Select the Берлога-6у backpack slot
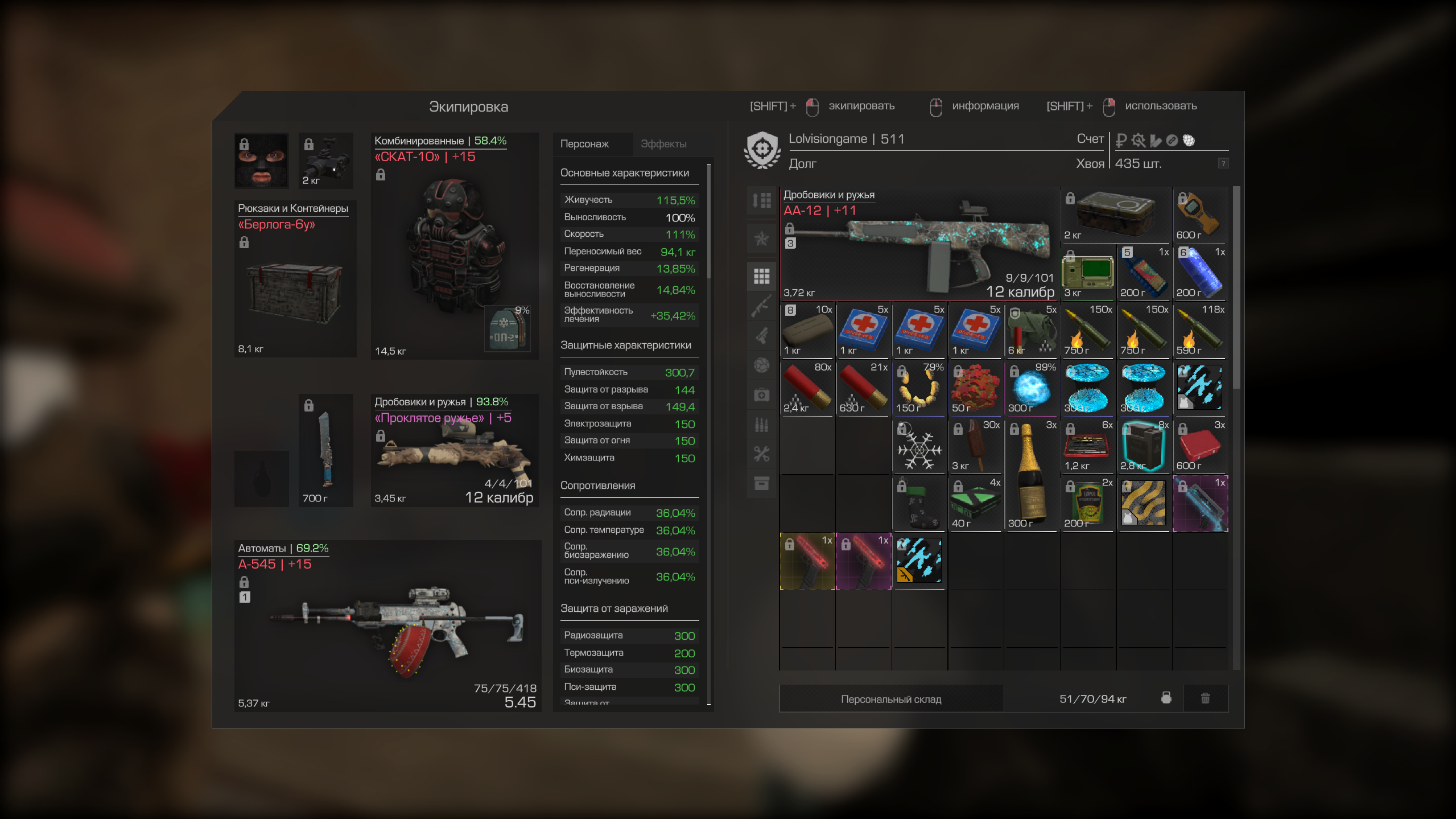 295,285
